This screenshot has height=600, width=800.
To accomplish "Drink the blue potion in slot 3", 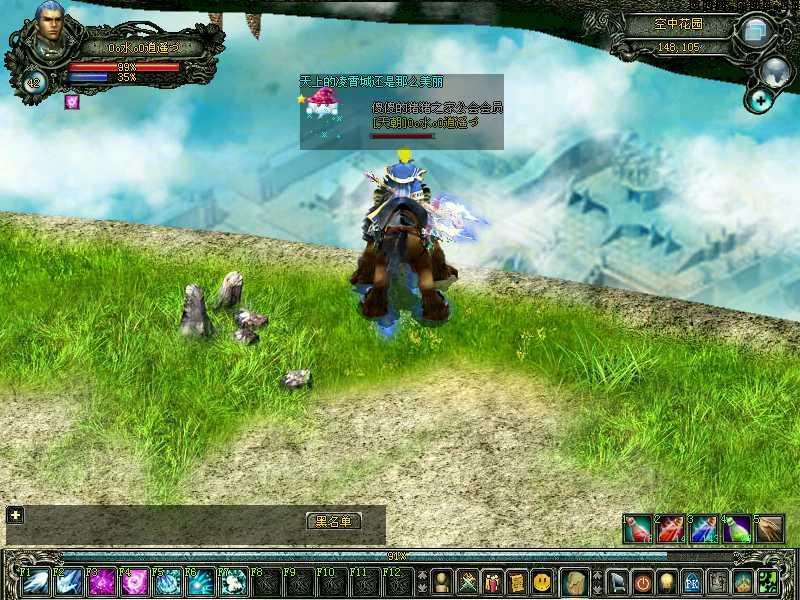I will pyautogui.click(x=703, y=529).
